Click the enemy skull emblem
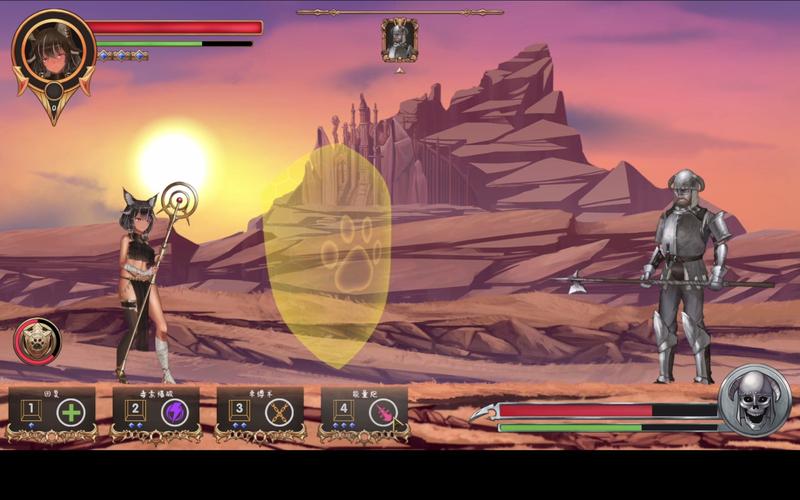 pos(755,400)
